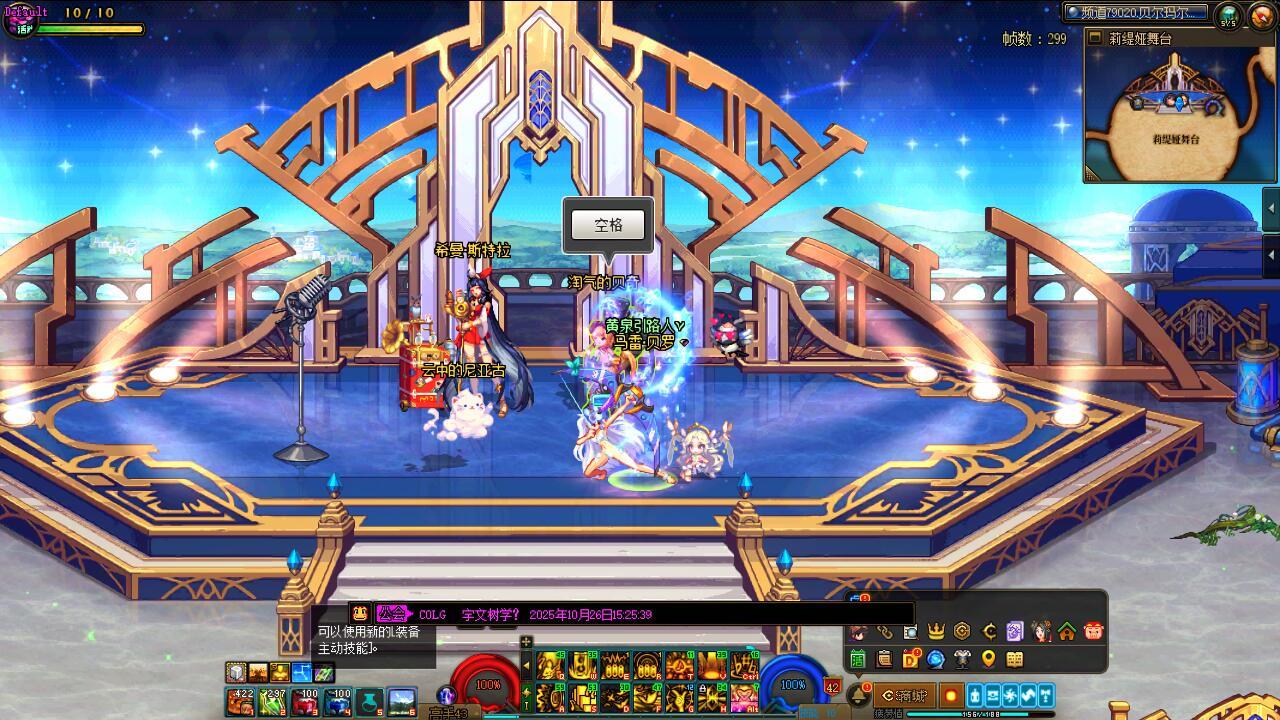Click the notification bell icon
This screenshot has width=1280, height=720.
[x=859, y=694]
